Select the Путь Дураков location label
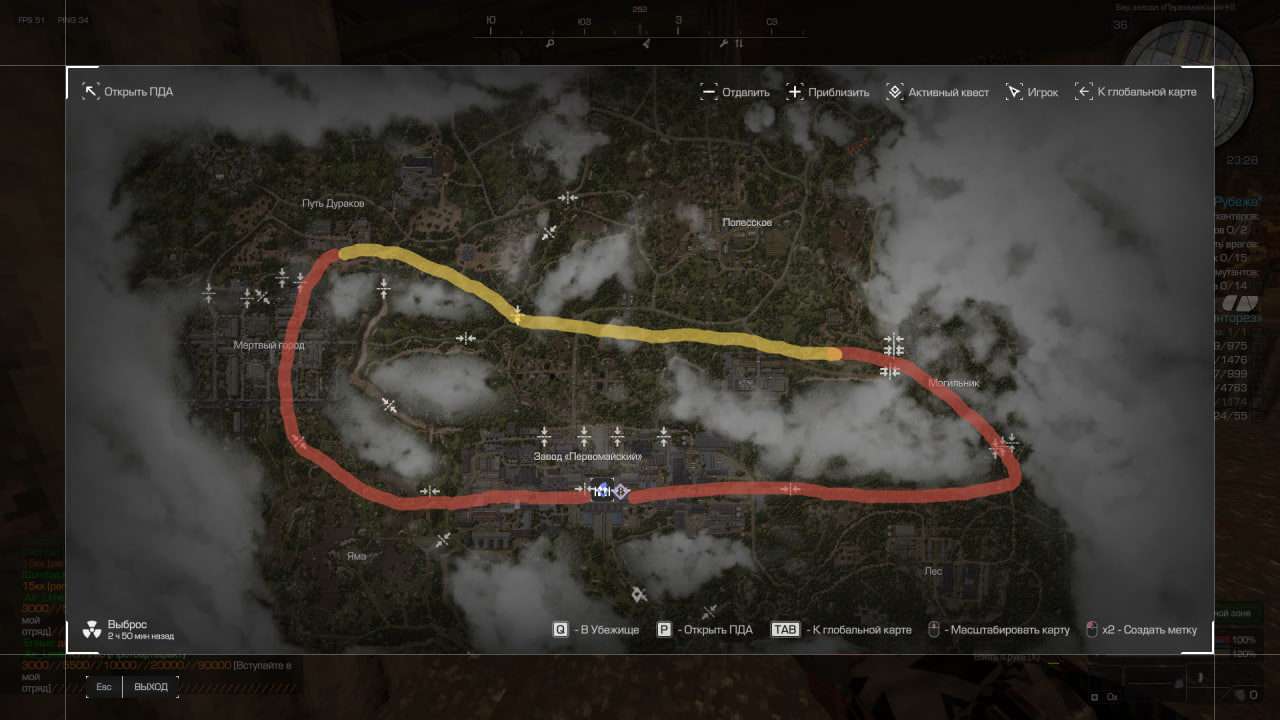 point(333,203)
